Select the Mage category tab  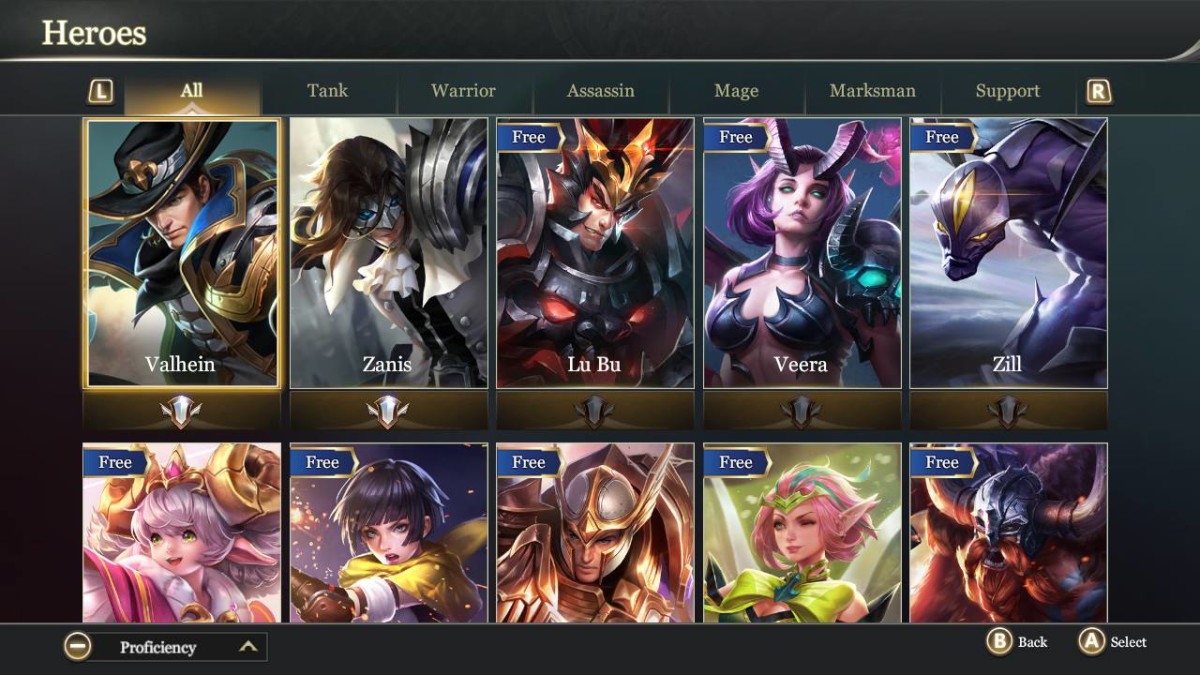tap(736, 91)
